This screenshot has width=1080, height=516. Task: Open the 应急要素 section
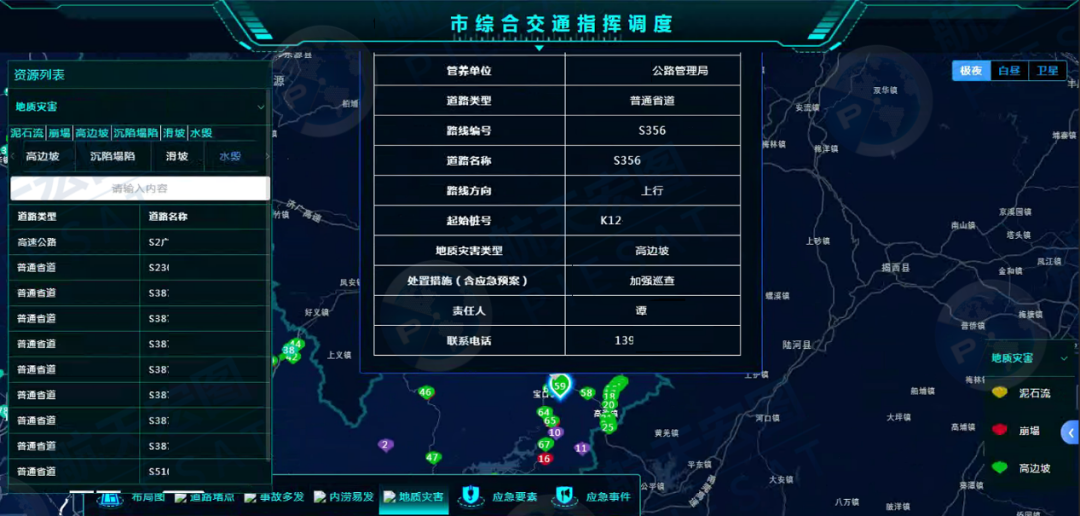(x=503, y=496)
